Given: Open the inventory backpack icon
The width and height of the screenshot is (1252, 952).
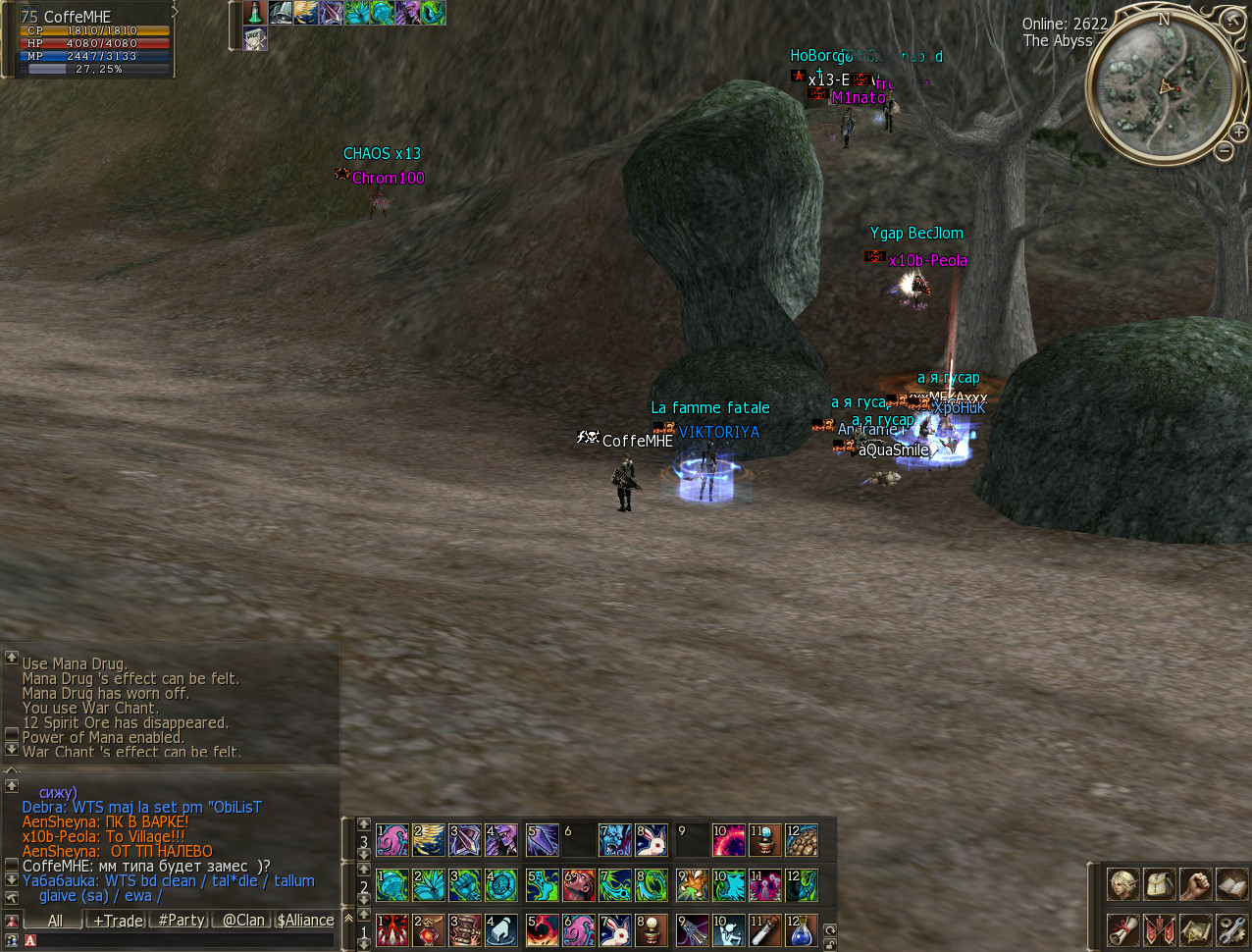Looking at the screenshot, I should [x=1160, y=884].
